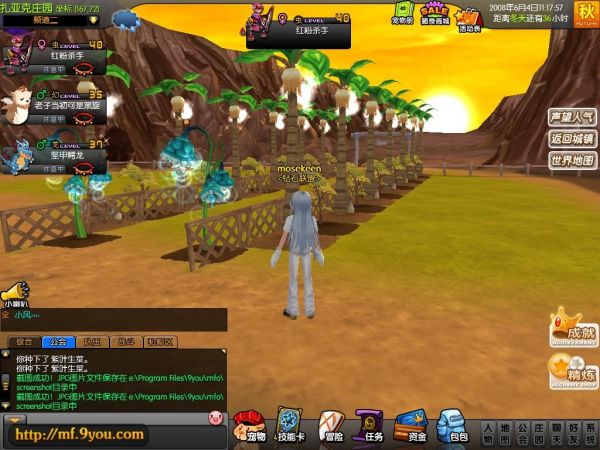The width and height of the screenshot is (600, 450).
Task: Click the 声望人气 reputation button
Action: pos(572,118)
